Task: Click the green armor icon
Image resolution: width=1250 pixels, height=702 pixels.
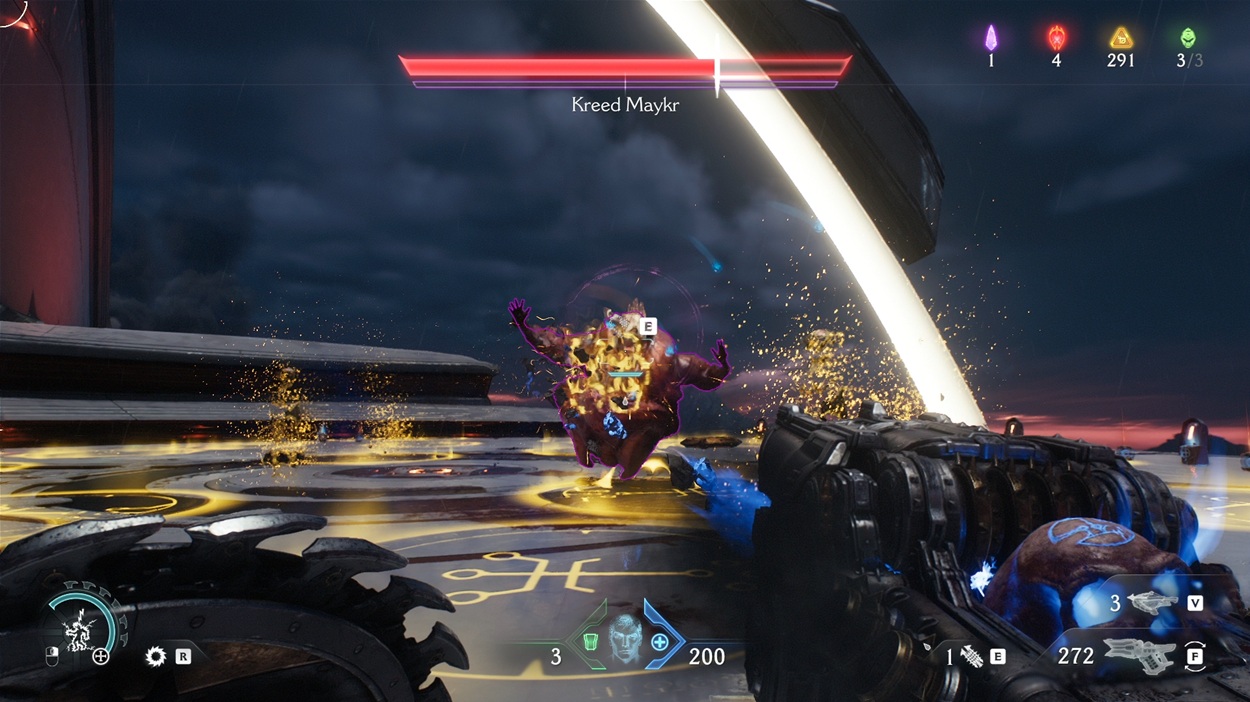Action: coord(591,641)
